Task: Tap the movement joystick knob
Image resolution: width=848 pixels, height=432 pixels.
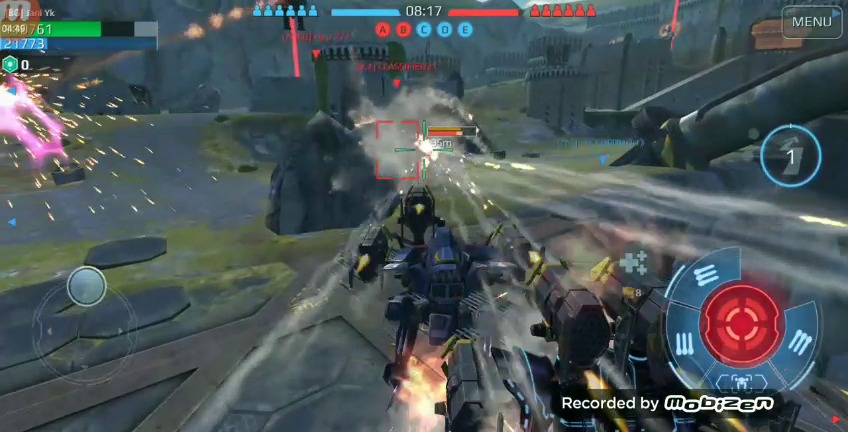Action: tap(87, 287)
